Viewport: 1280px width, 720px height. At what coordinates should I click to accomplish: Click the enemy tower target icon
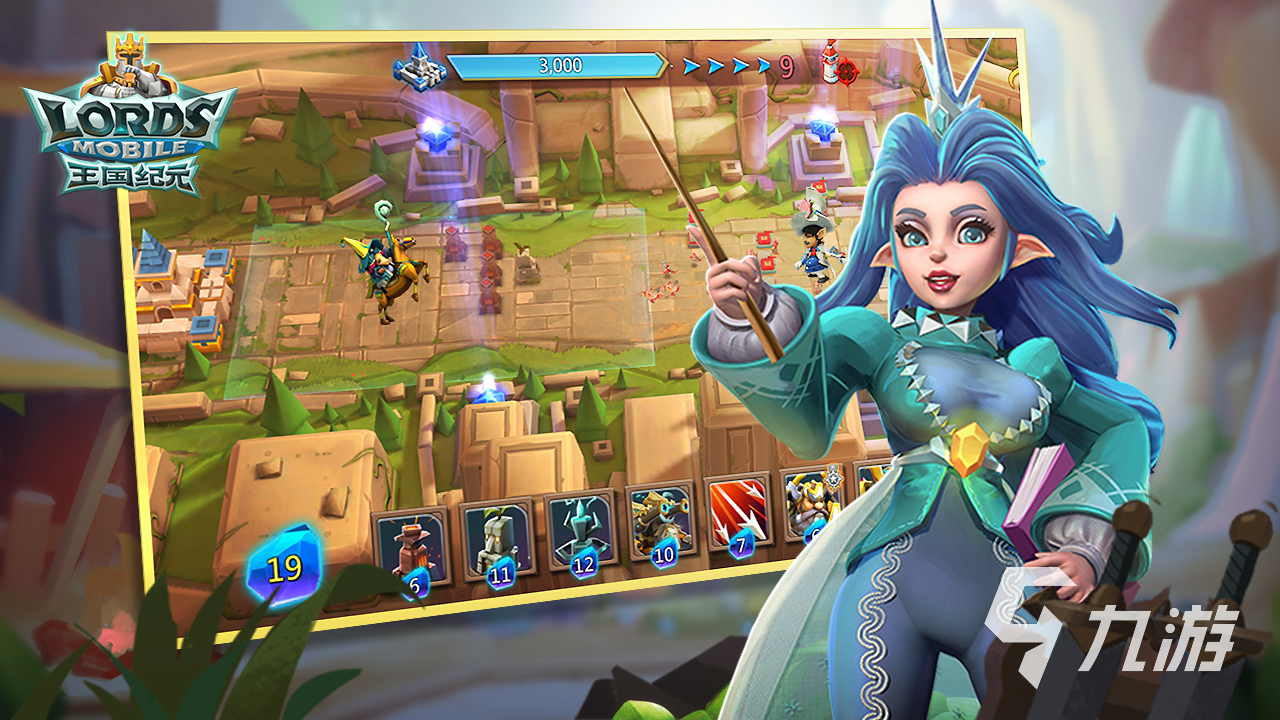[x=838, y=65]
